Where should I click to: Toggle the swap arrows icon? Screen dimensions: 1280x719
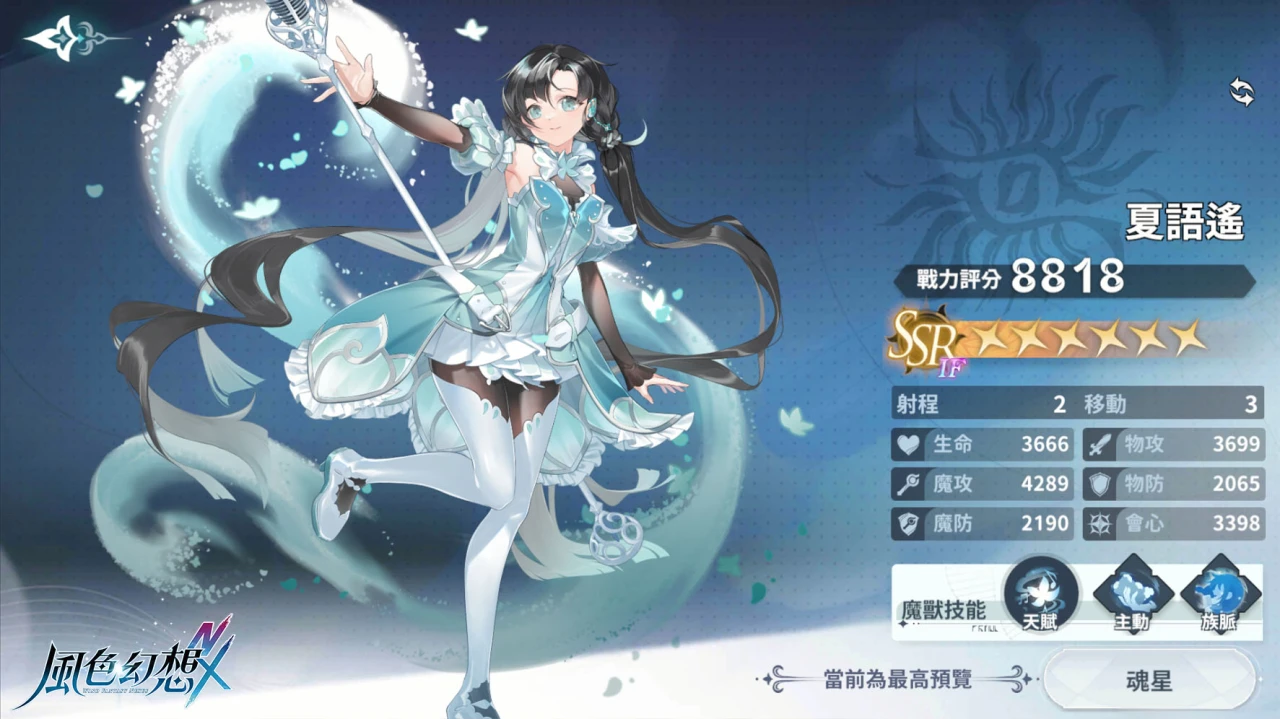(x=1241, y=93)
